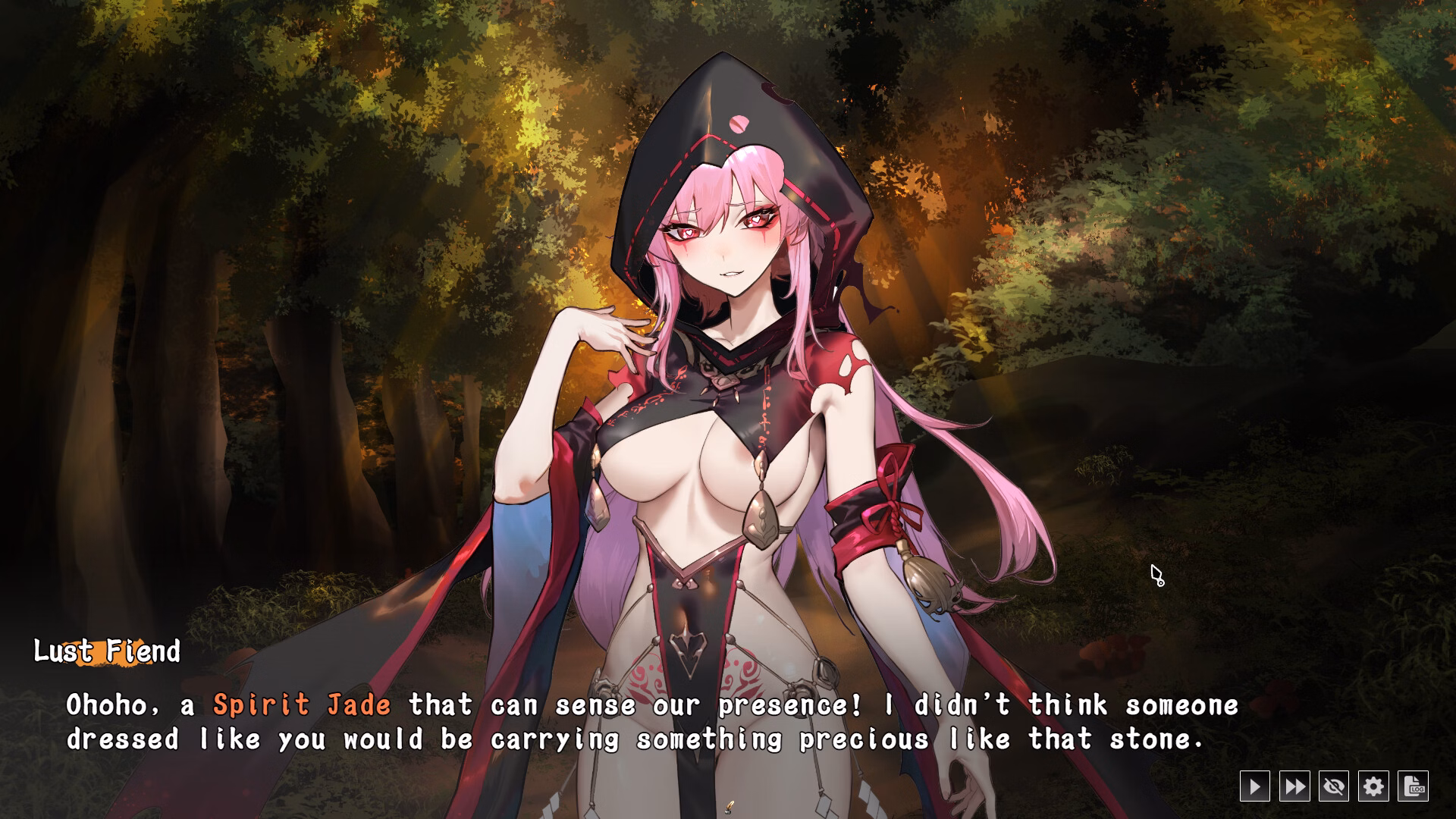Click the quill advance indicator in dialogue
This screenshot has height=819, width=1456.
[x=730, y=807]
